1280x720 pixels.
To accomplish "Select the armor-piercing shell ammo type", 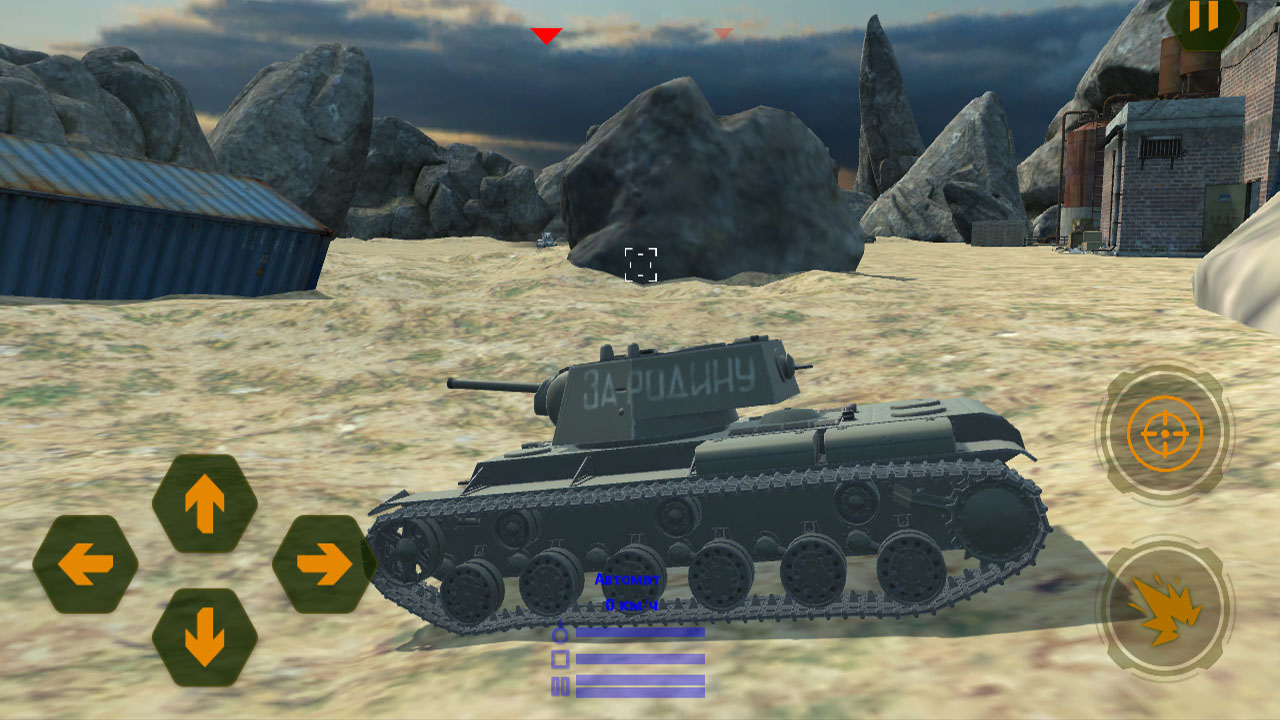I will 560,633.
